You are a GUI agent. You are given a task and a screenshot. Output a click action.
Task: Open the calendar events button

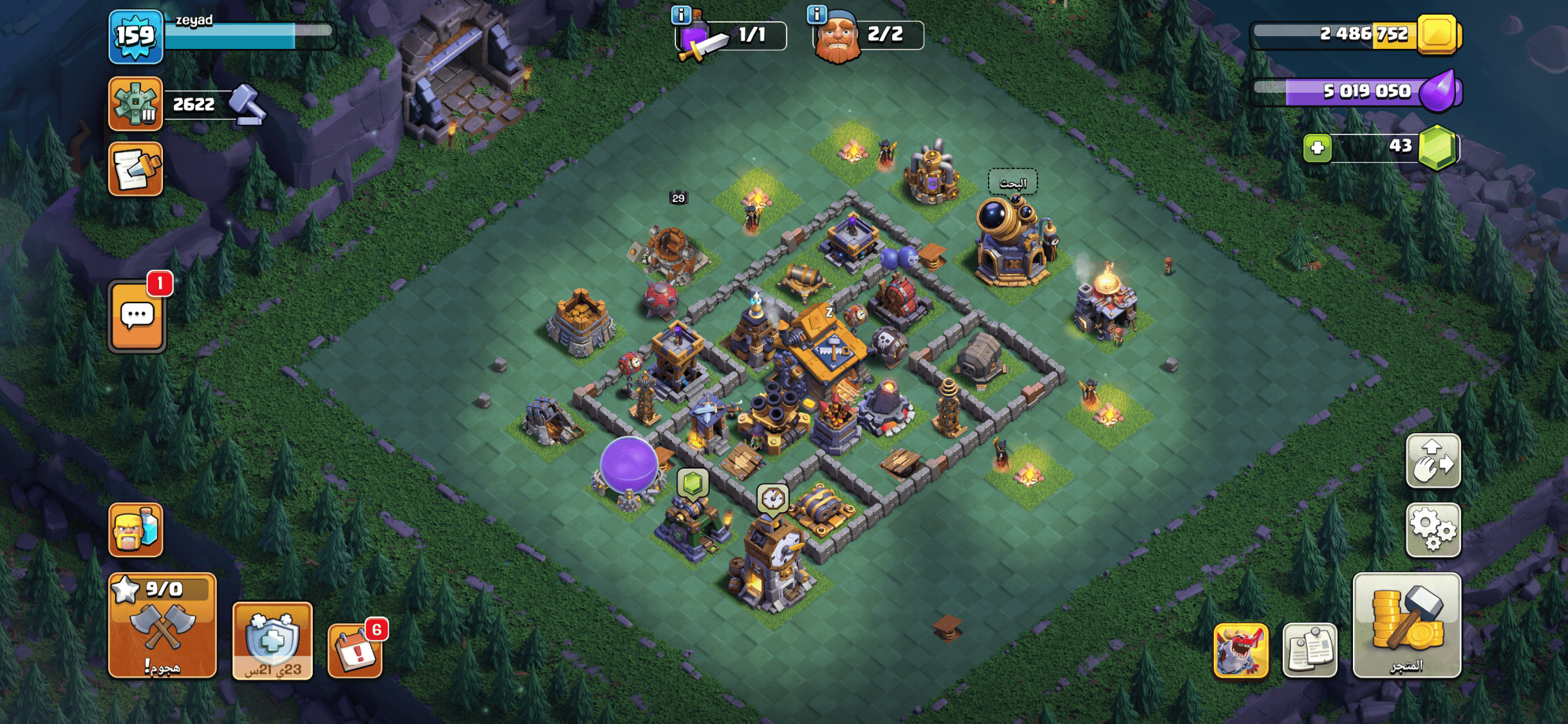coord(355,651)
